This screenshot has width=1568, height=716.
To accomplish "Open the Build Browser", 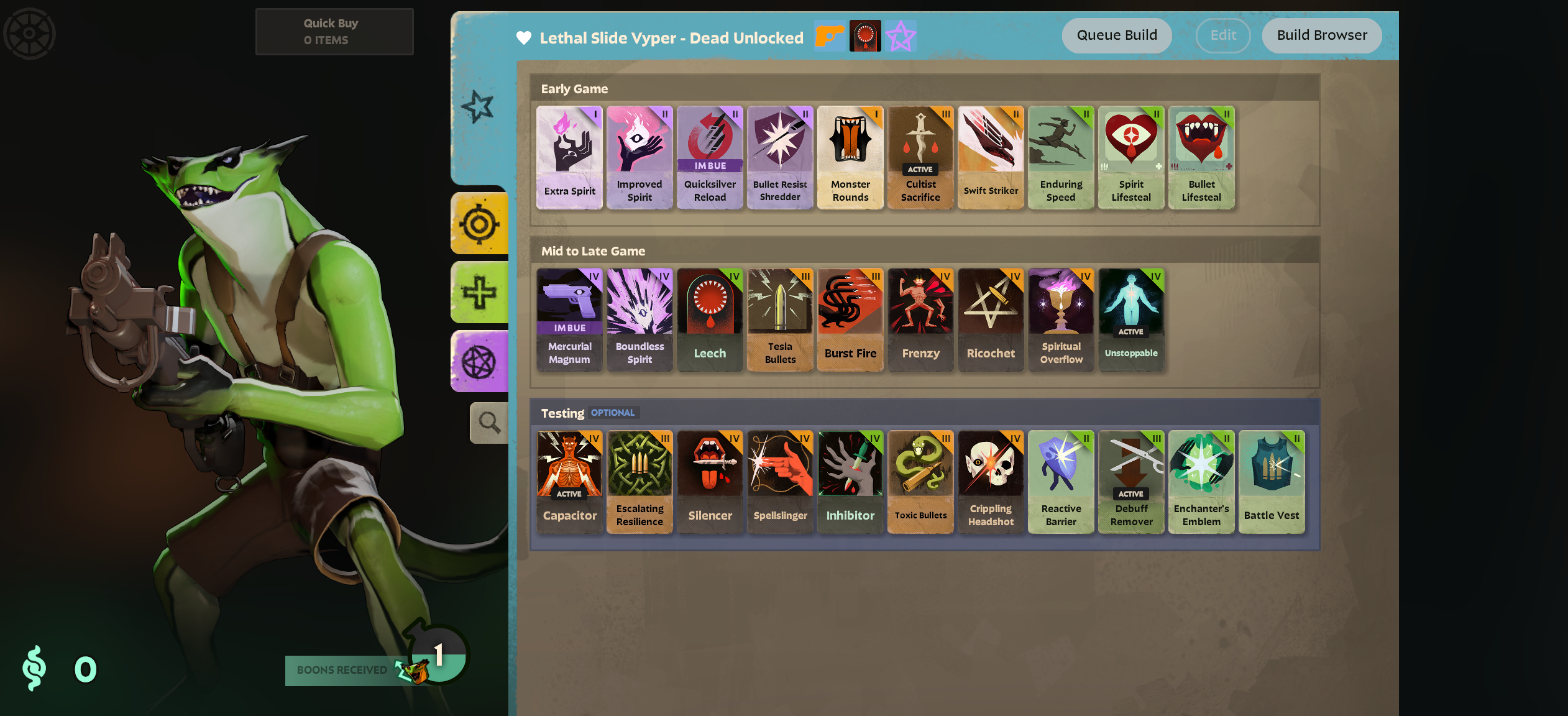I will (x=1321, y=35).
